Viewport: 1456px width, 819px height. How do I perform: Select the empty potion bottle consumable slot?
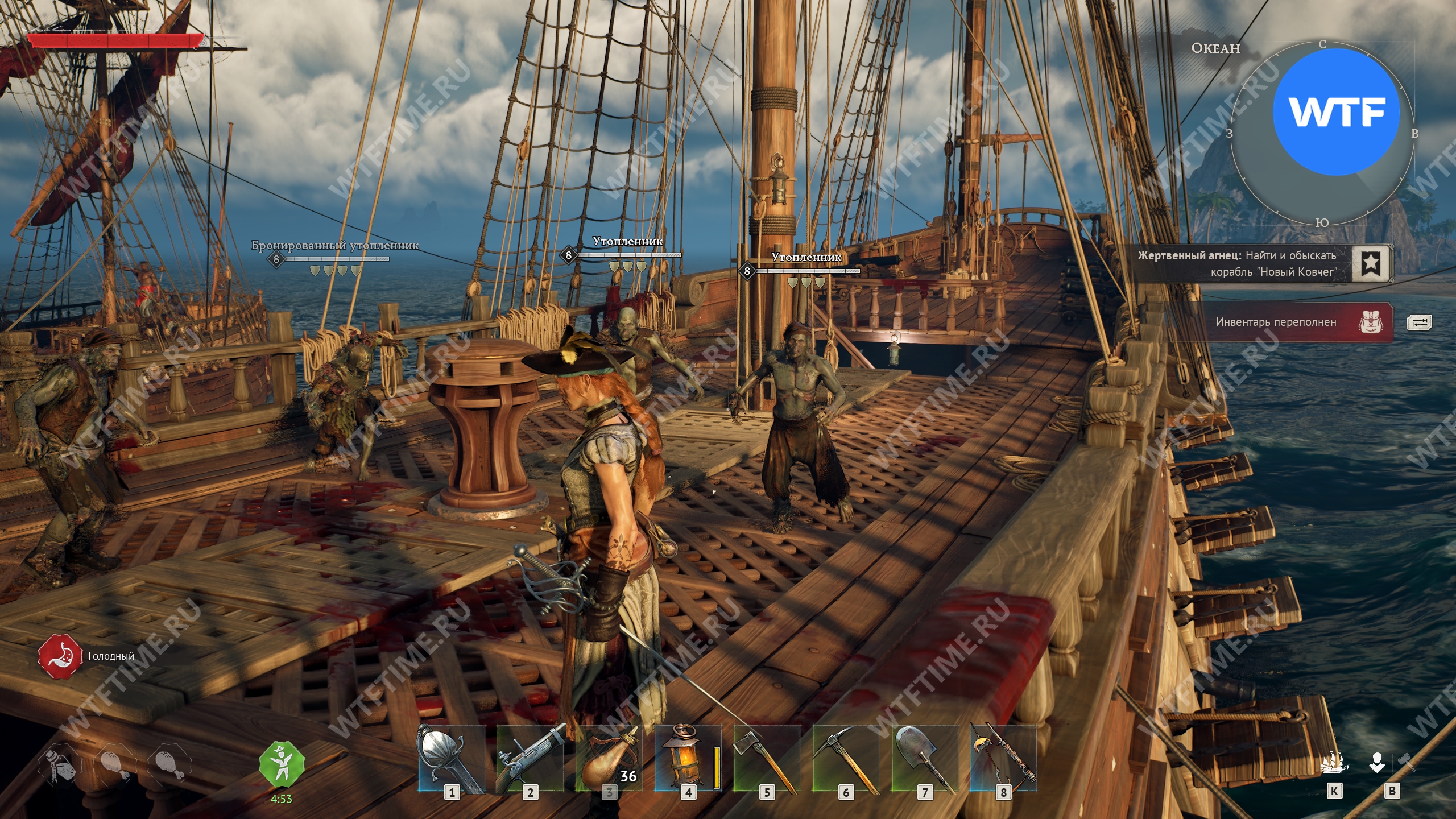61,766
